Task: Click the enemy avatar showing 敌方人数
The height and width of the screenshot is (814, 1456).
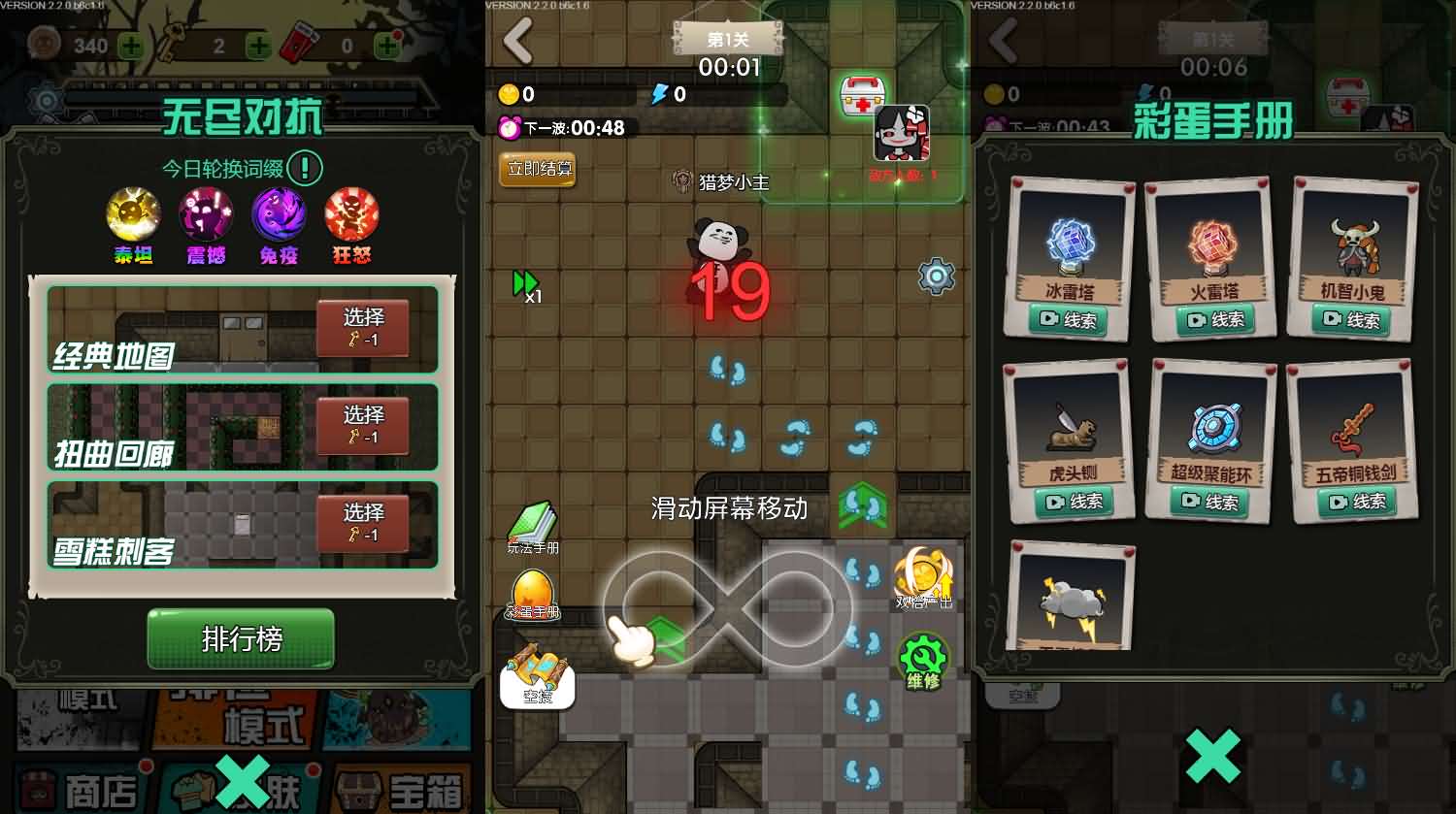Action: coord(905,131)
